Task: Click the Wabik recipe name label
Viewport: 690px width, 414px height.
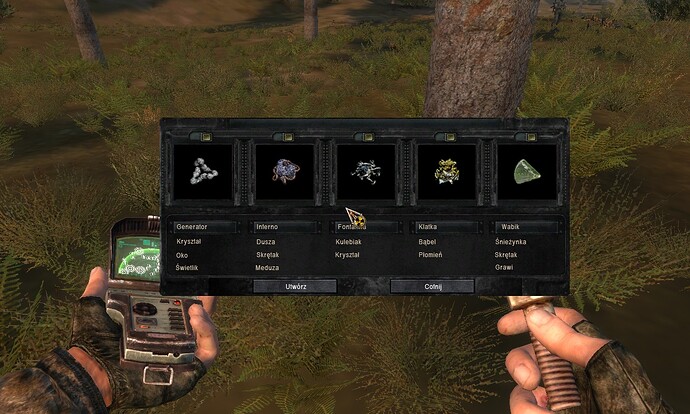Action: [x=527, y=227]
